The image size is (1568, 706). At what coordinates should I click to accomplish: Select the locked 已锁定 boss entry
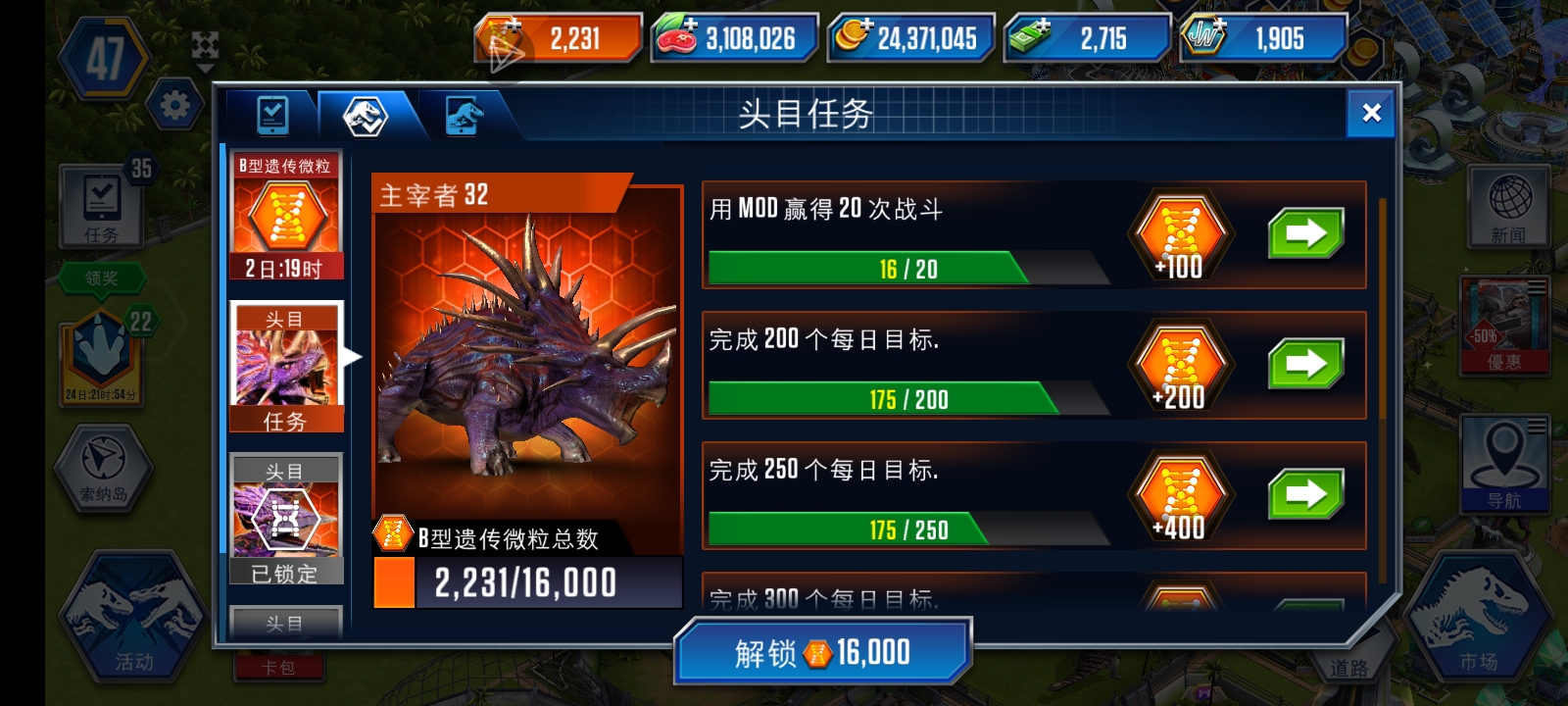[285, 517]
